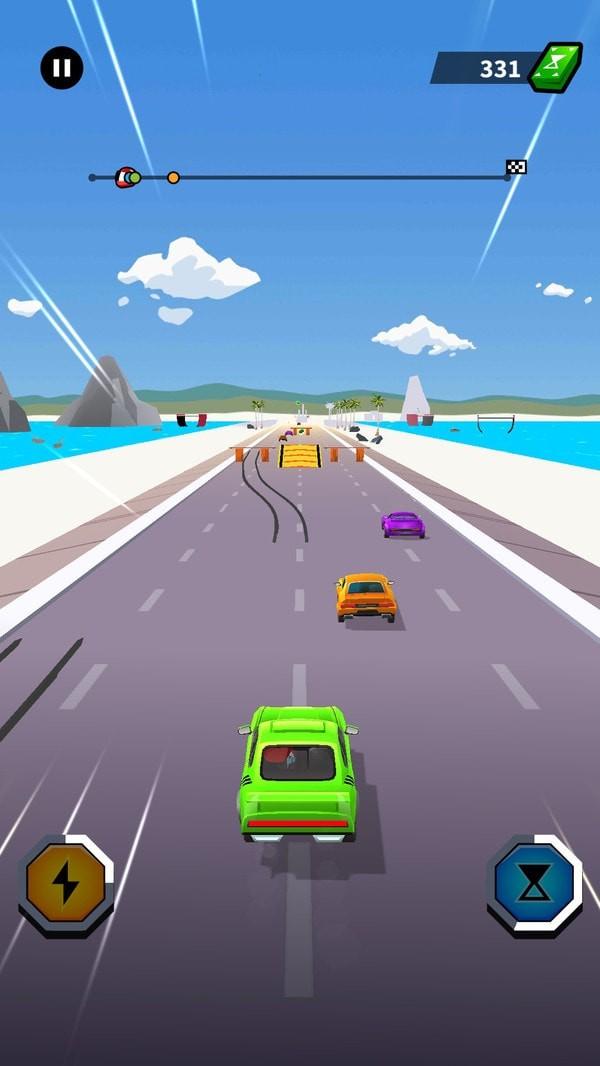Use the hourglass slow-time ability

[x=535, y=884]
